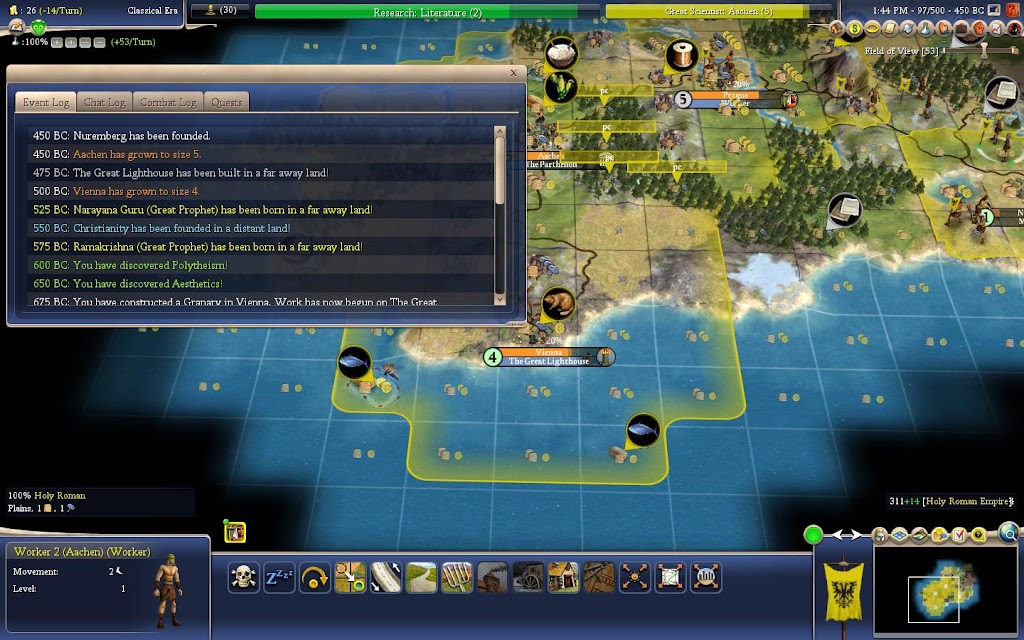Close the event log window
Viewport: 1024px width, 640px height.
click(x=514, y=73)
